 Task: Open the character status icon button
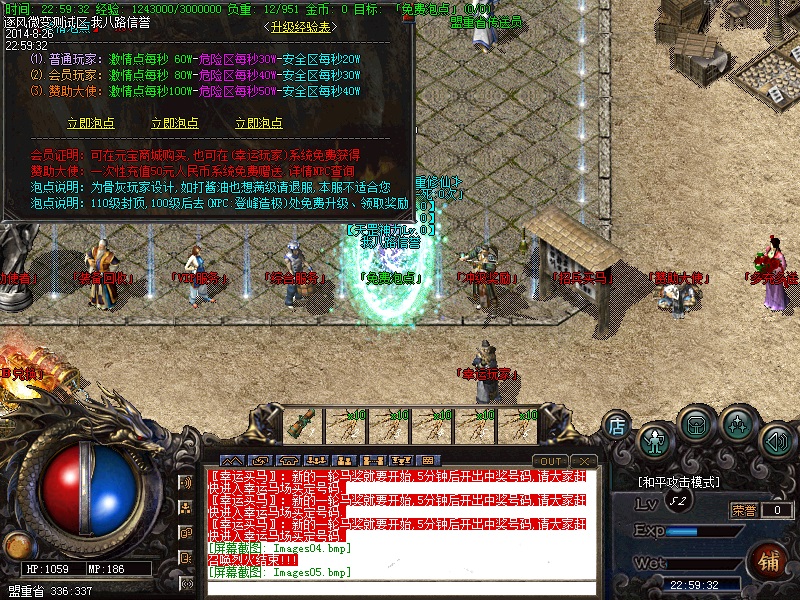(654, 439)
